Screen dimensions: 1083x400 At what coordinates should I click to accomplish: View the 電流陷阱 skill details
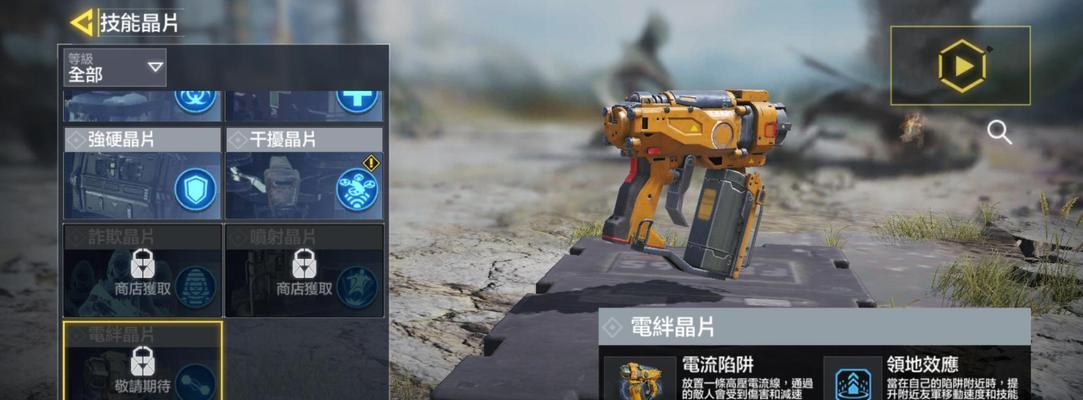(709, 376)
